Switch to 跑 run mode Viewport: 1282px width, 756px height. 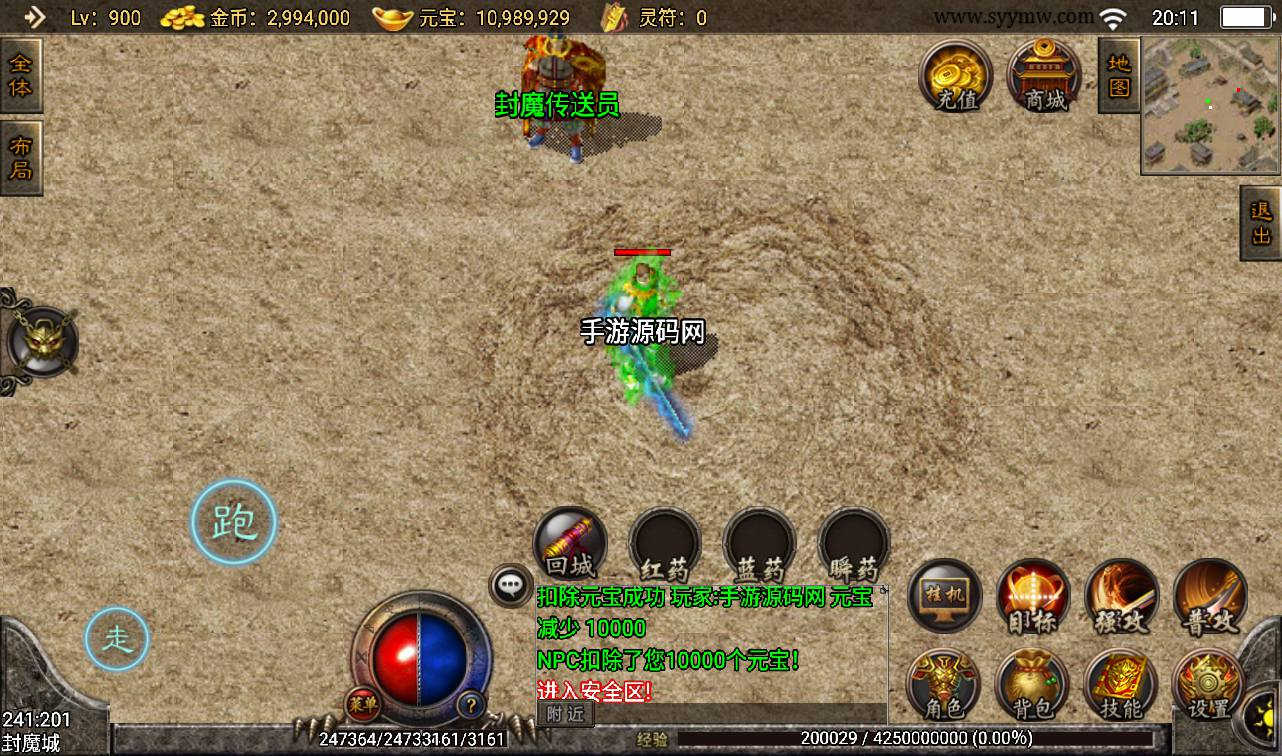pyautogui.click(x=234, y=522)
